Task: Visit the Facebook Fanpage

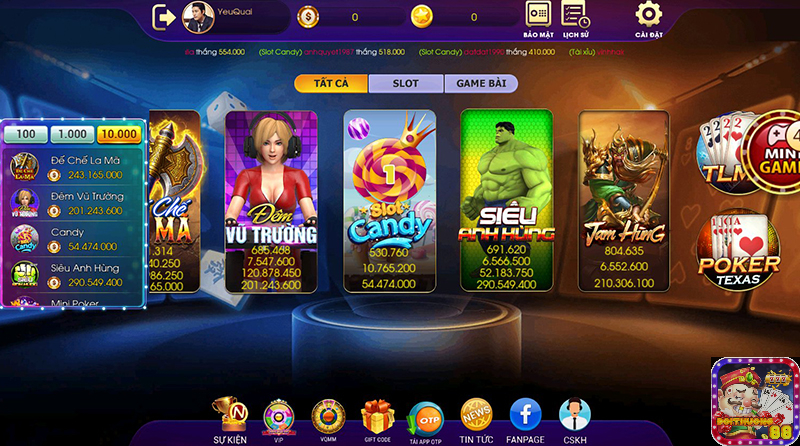Action: tap(525, 420)
